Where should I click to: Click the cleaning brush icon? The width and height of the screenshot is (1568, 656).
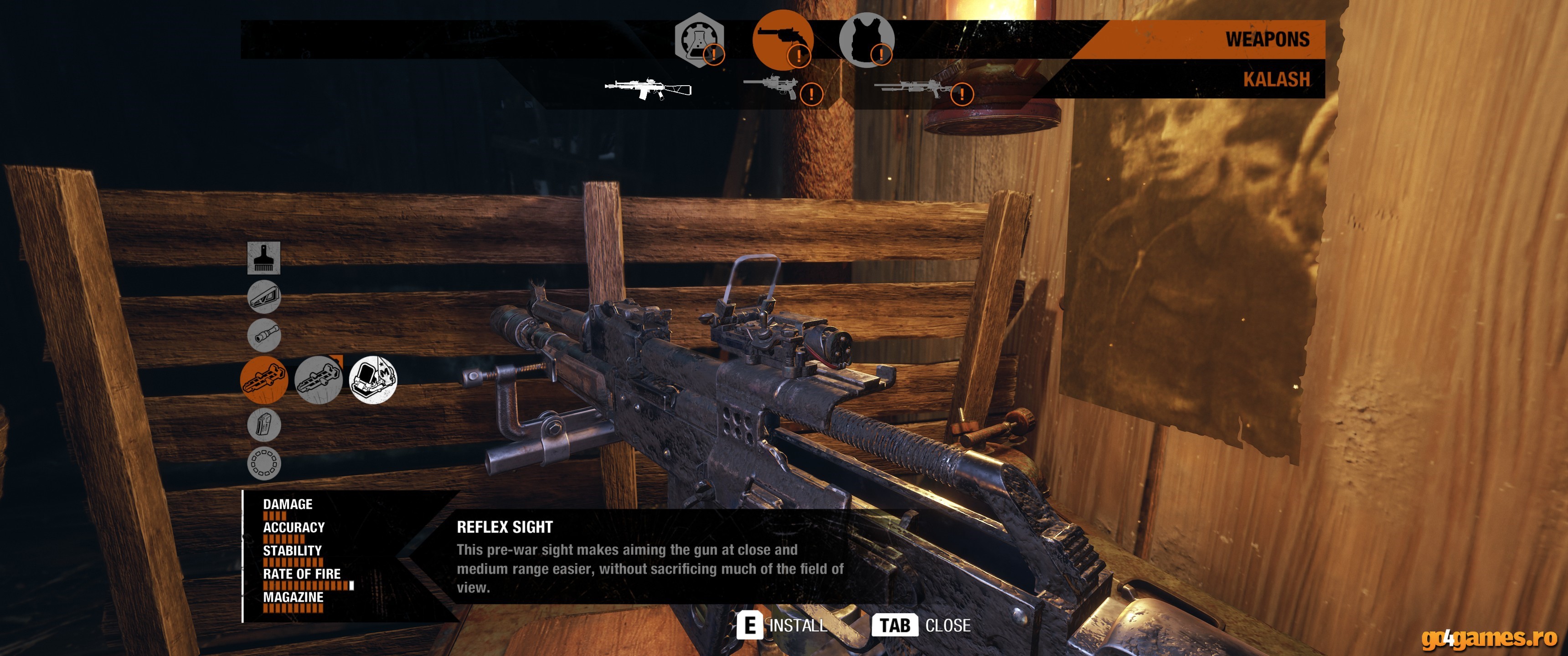coord(263,257)
